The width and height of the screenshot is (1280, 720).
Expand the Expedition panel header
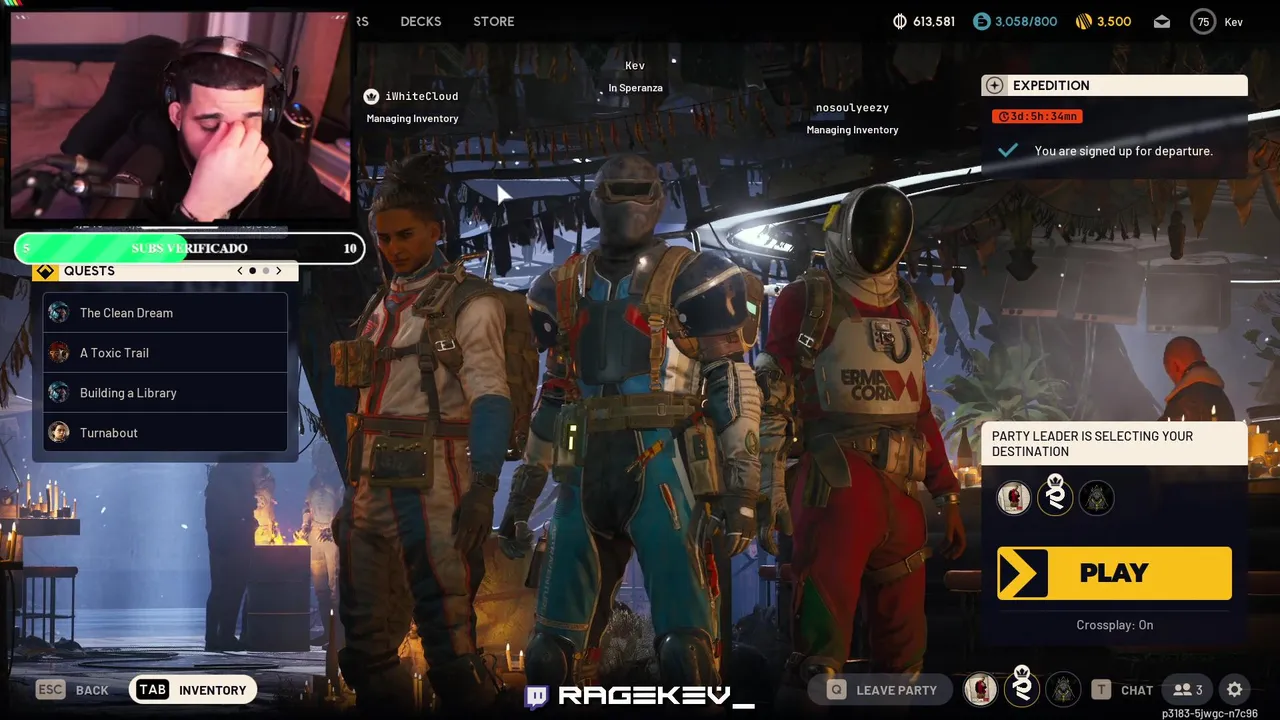pyautogui.click(x=1114, y=86)
